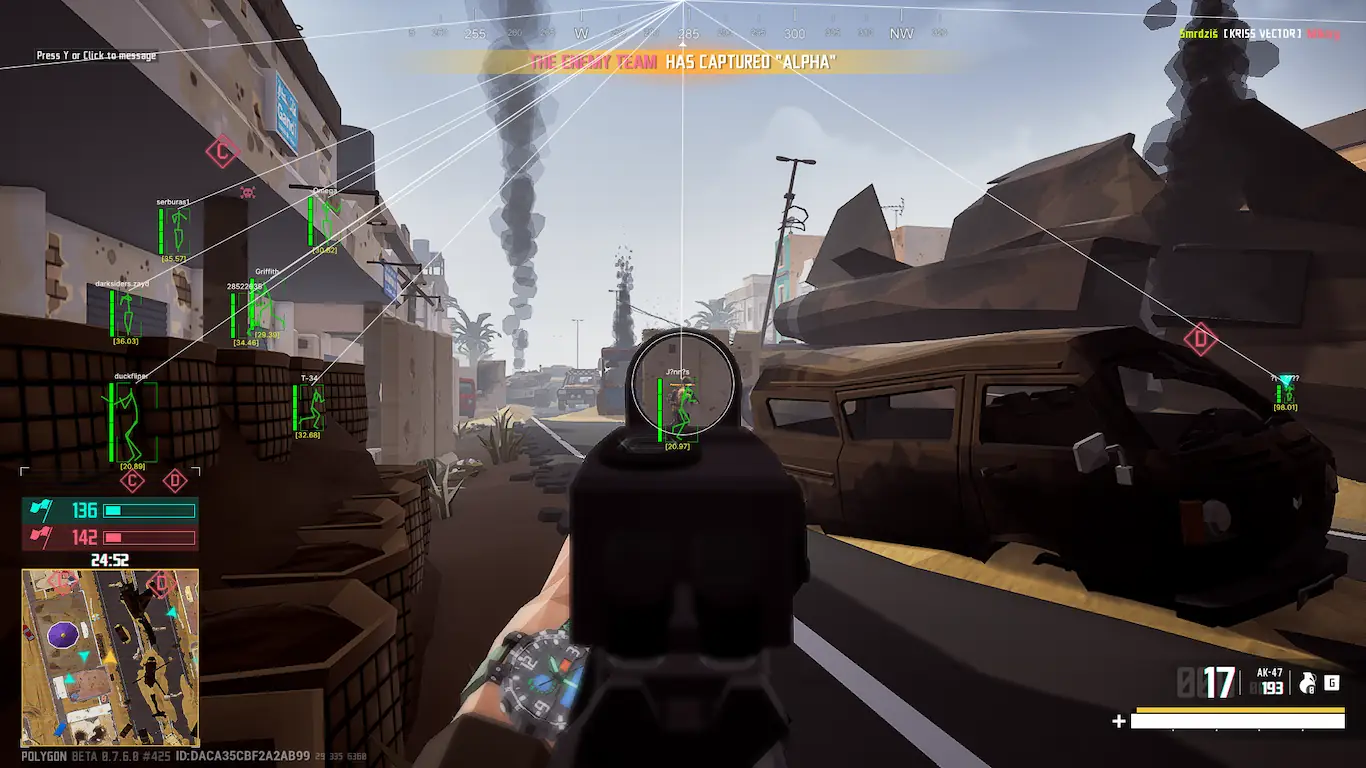Open the minimap
Viewport: 1366px width, 768px height.
click(110, 658)
